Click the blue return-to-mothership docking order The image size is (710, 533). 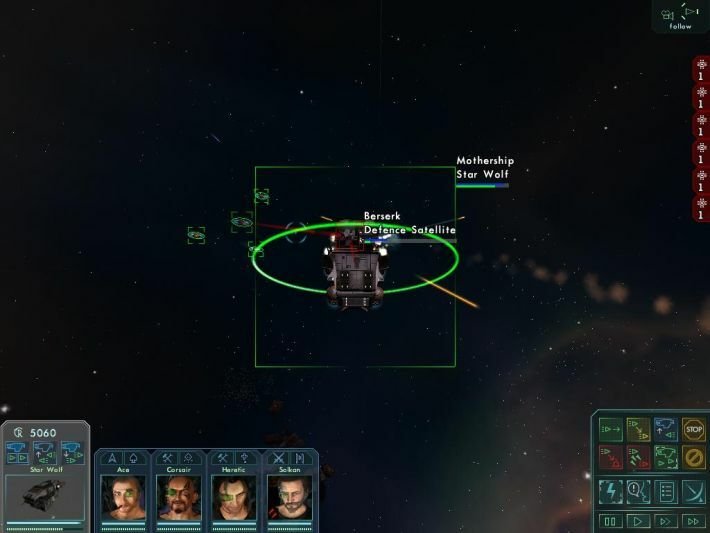point(665,430)
